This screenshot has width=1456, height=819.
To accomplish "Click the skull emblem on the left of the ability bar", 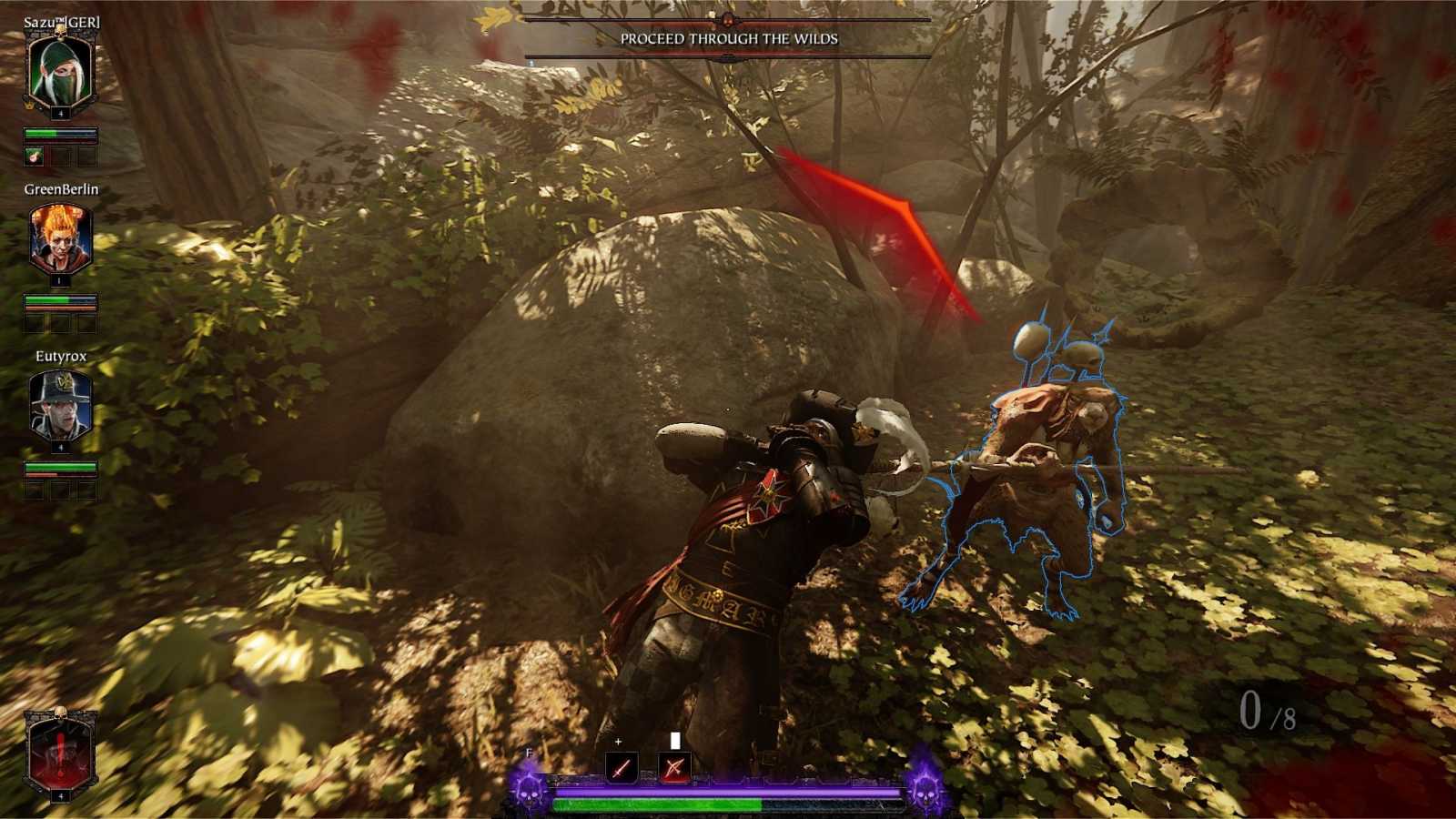I will [x=527, y=794].
